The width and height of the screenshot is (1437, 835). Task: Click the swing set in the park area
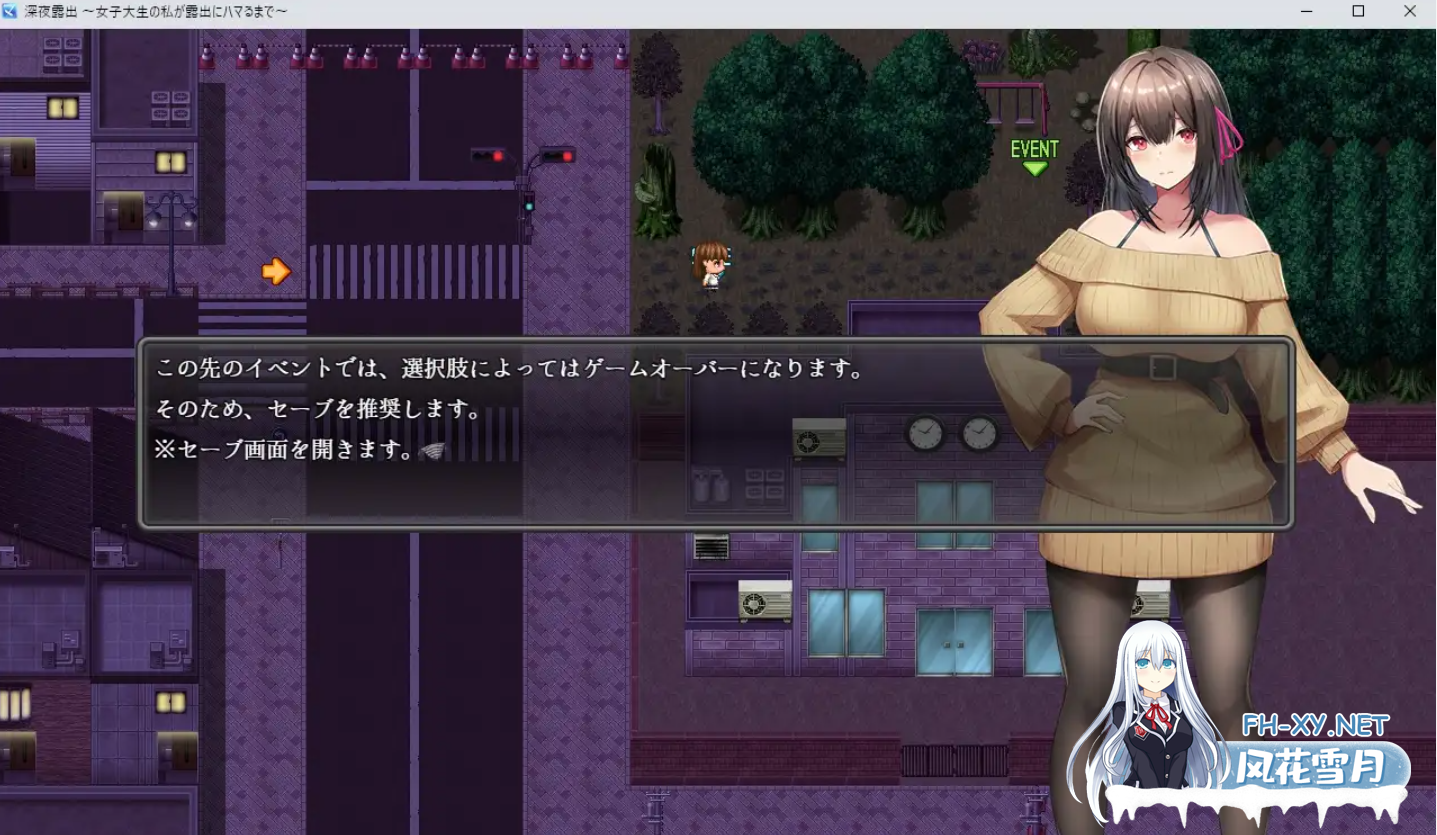1010,100
